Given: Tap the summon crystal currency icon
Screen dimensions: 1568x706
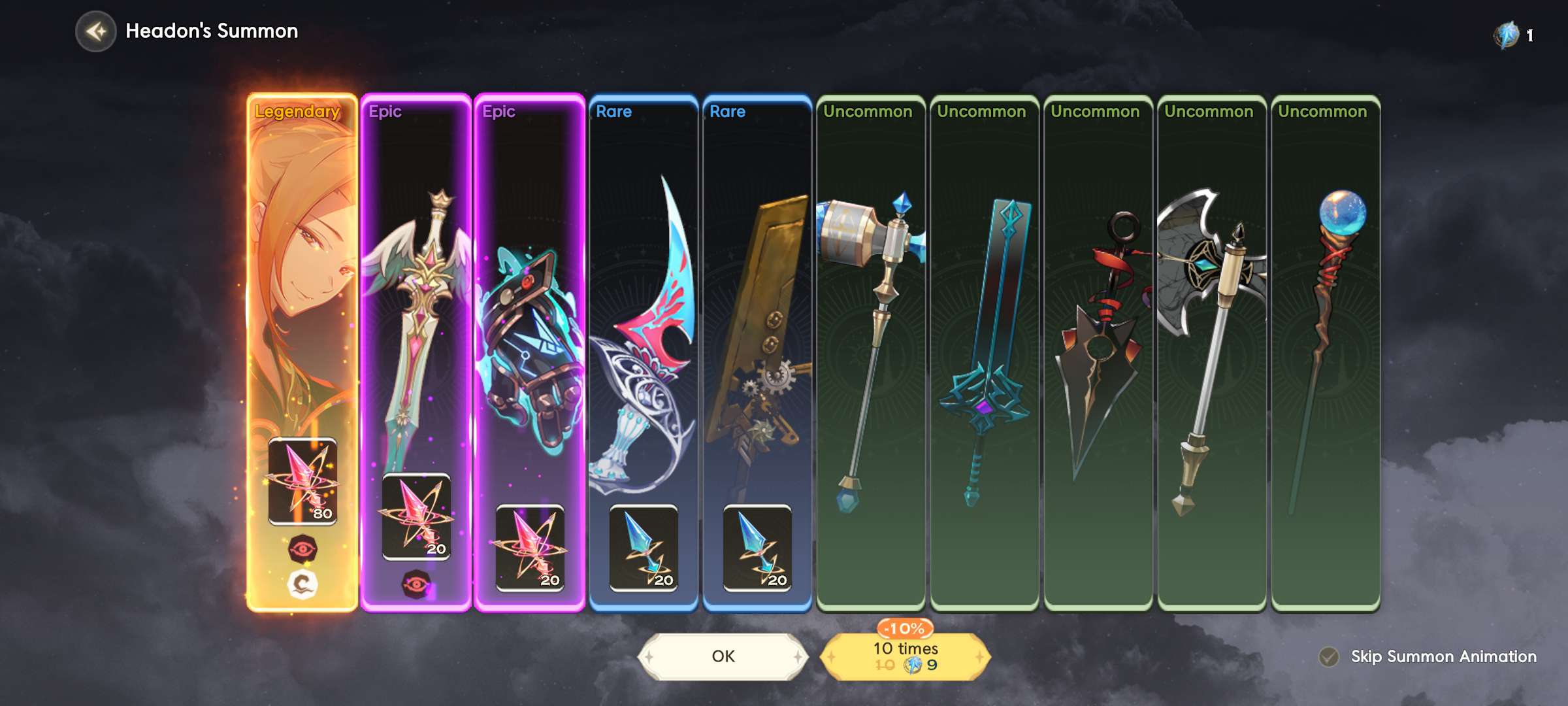Looking at the screenshot, I should point(1507,35).
